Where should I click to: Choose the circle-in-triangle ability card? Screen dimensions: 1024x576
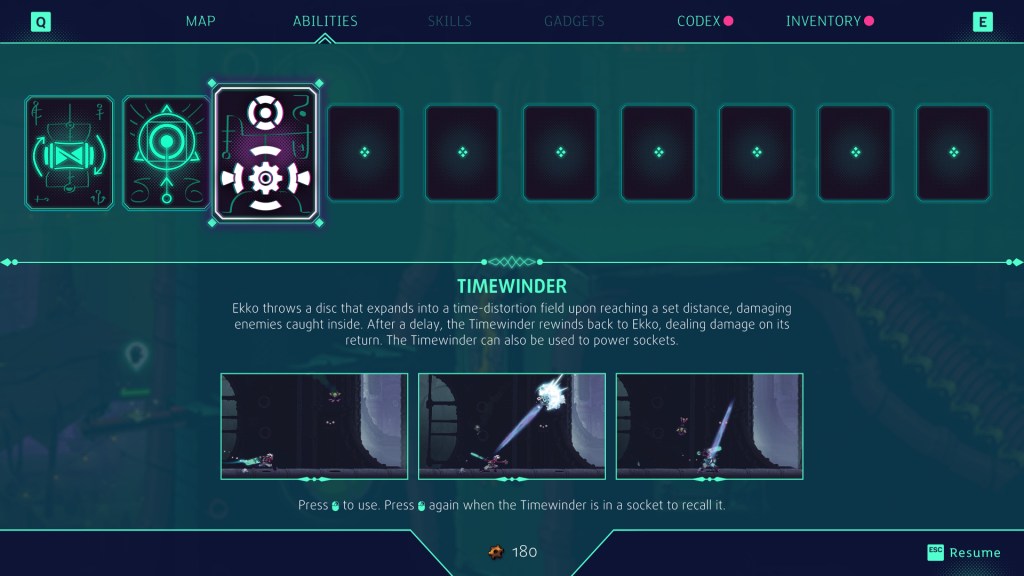click(x=167, y=152)
